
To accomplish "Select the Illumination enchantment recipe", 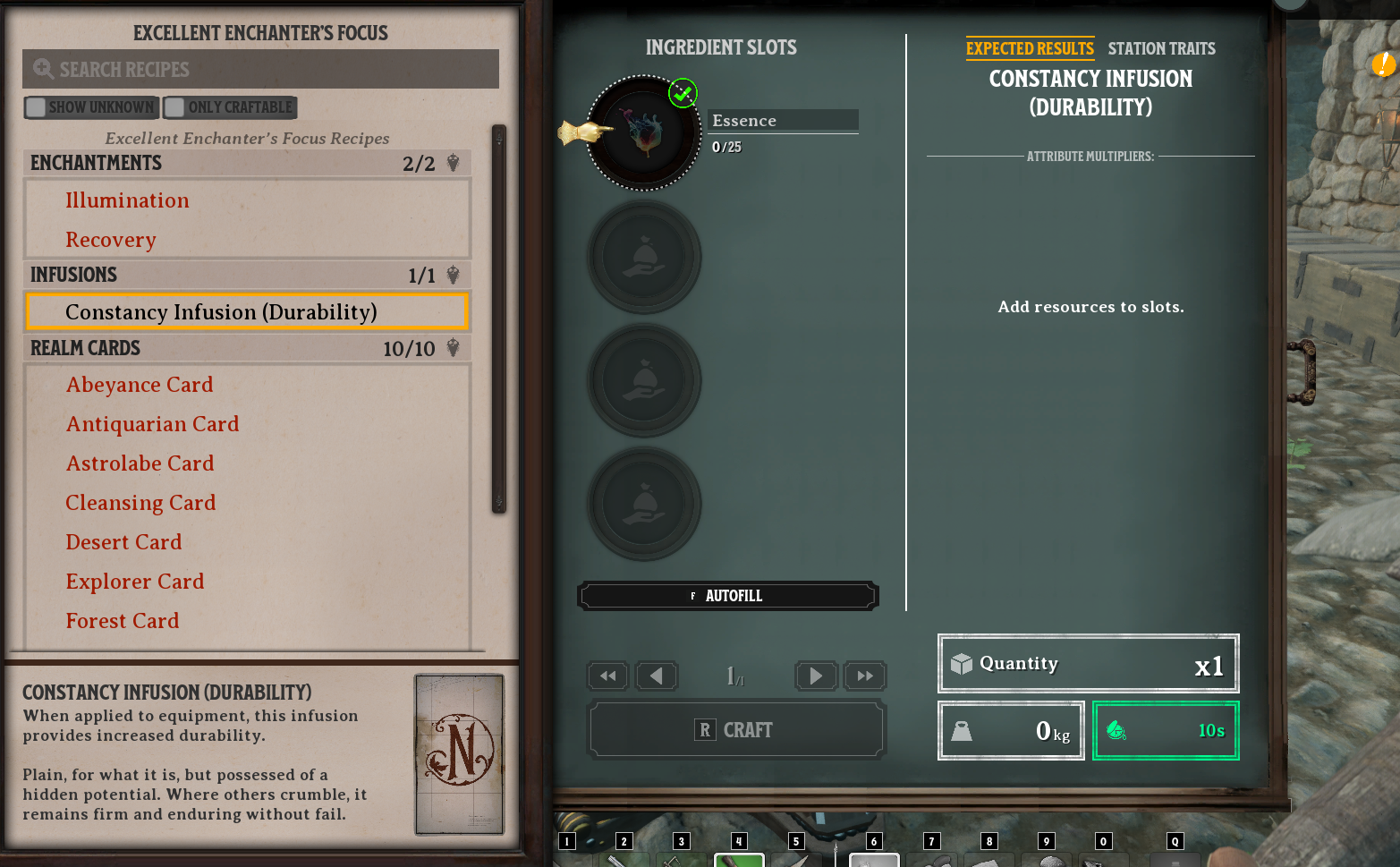I will pos(127,200).
